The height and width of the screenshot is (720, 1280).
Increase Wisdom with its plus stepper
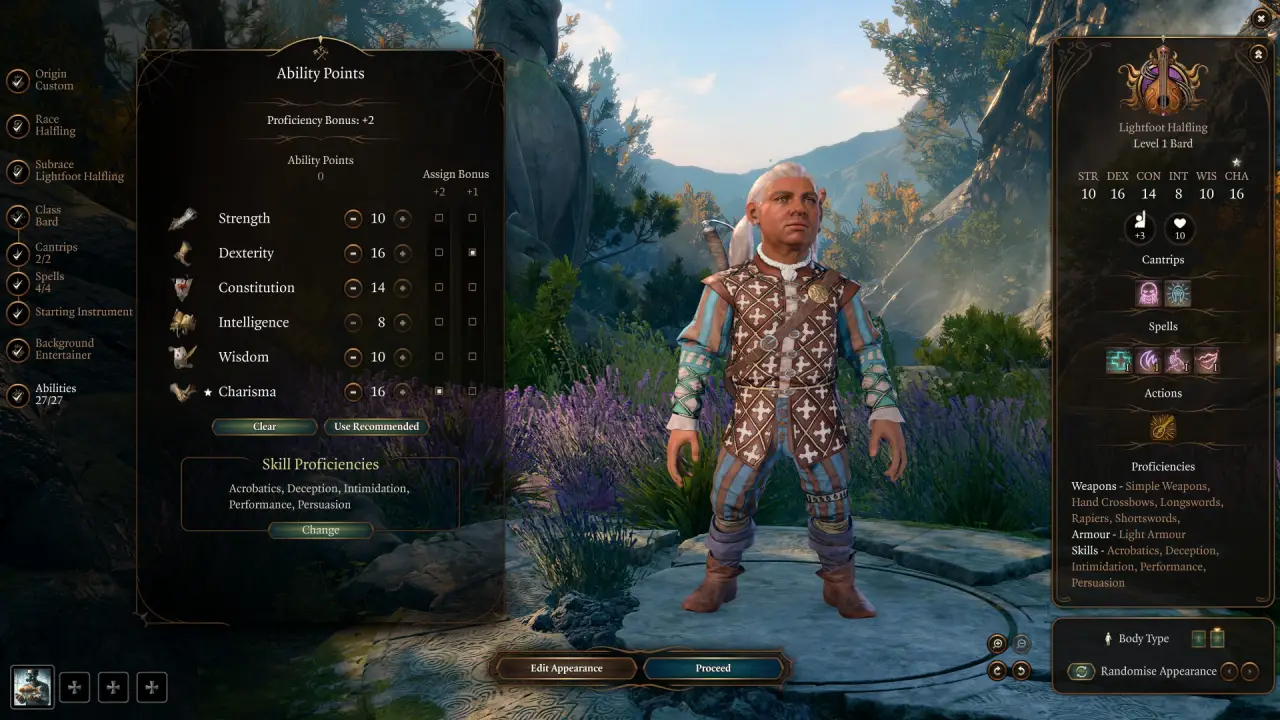tap(403, 356)
